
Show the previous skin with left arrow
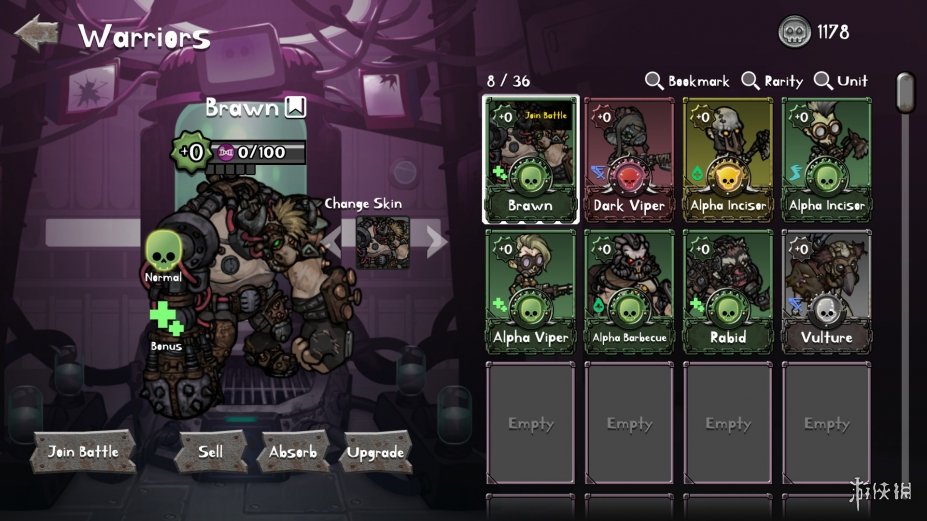point(332,240)
